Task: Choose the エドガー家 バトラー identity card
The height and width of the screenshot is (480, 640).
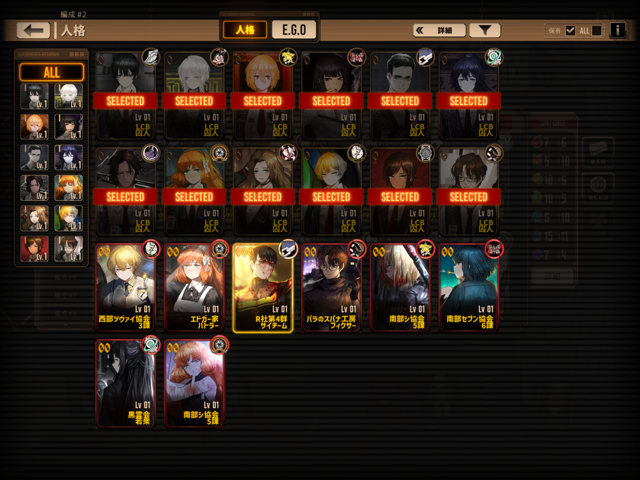Action: (x=194, y=287)
